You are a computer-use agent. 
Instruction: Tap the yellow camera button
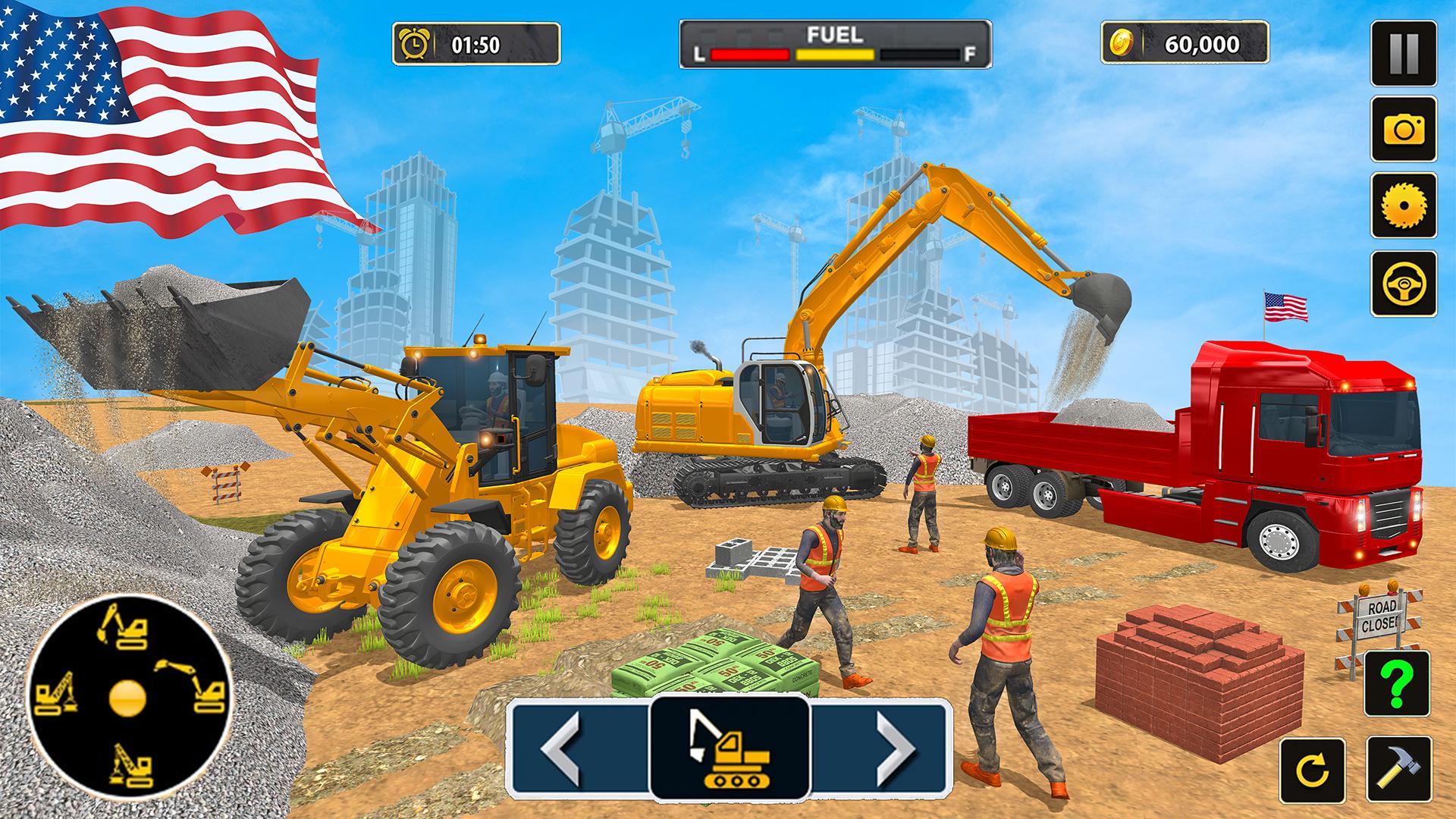[x=1403, y=129]
